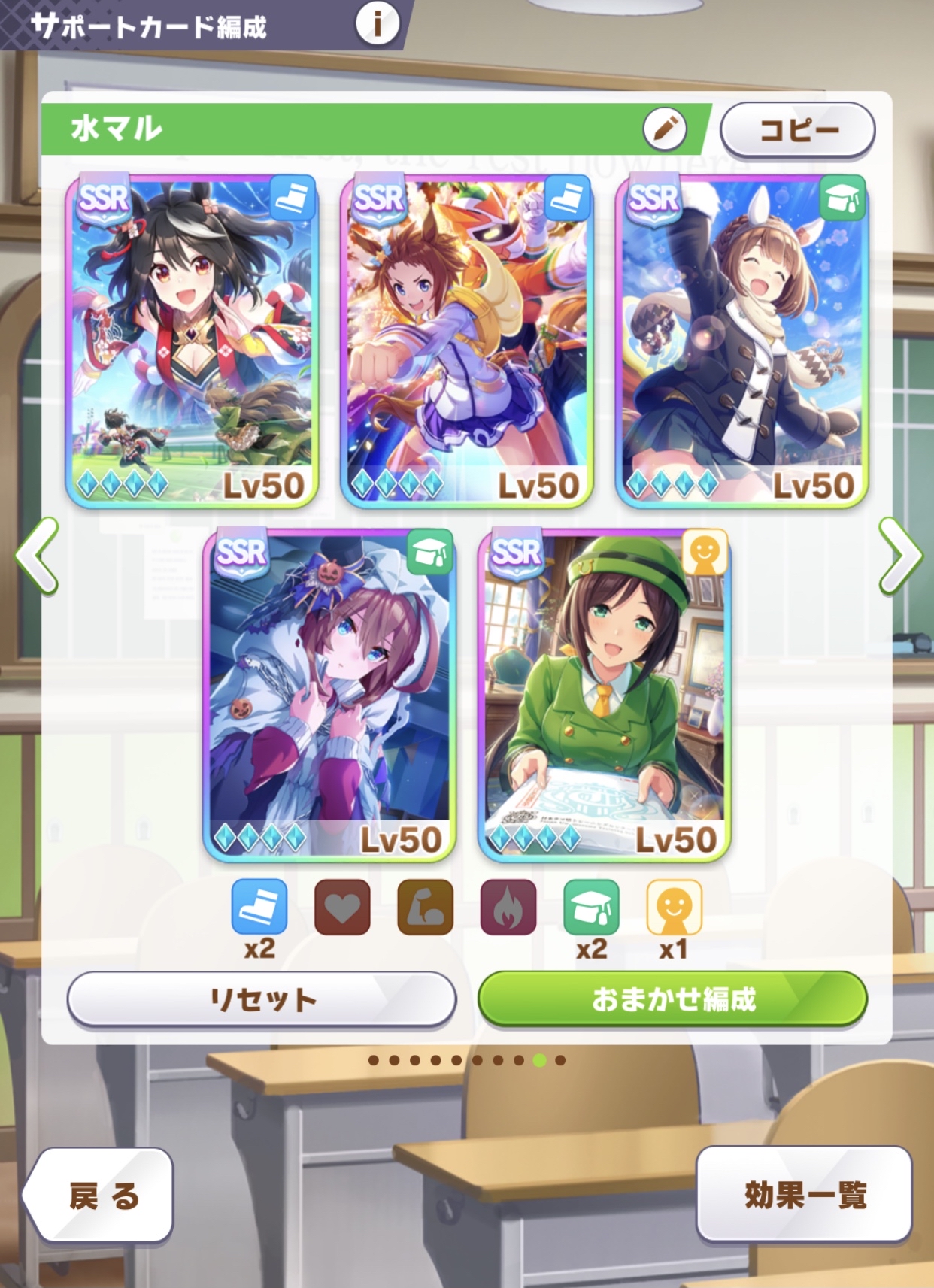The height and width of the screenshot is (1288, 934).
Task: Go to the previous deck with left arrow
Action: tap(36, 555)
